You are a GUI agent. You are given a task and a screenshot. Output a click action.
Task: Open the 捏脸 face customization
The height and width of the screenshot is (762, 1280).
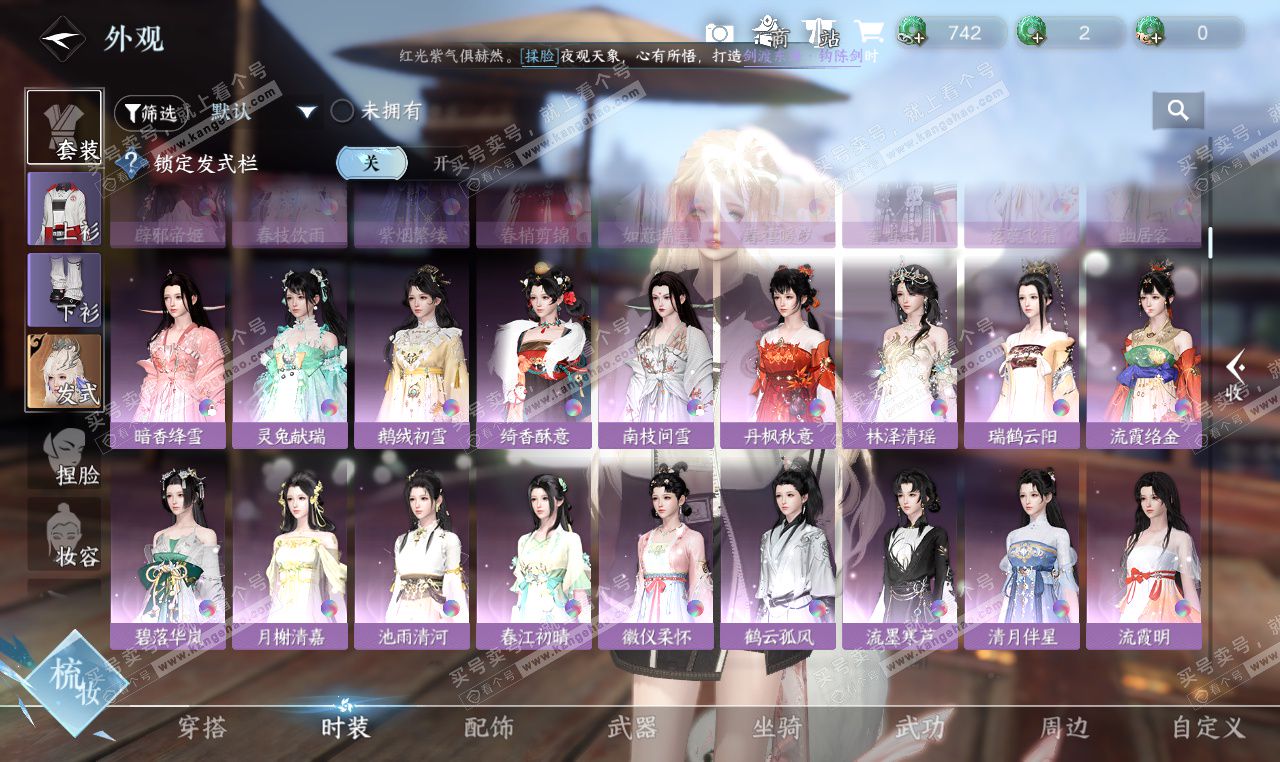(x=65, y=457)
